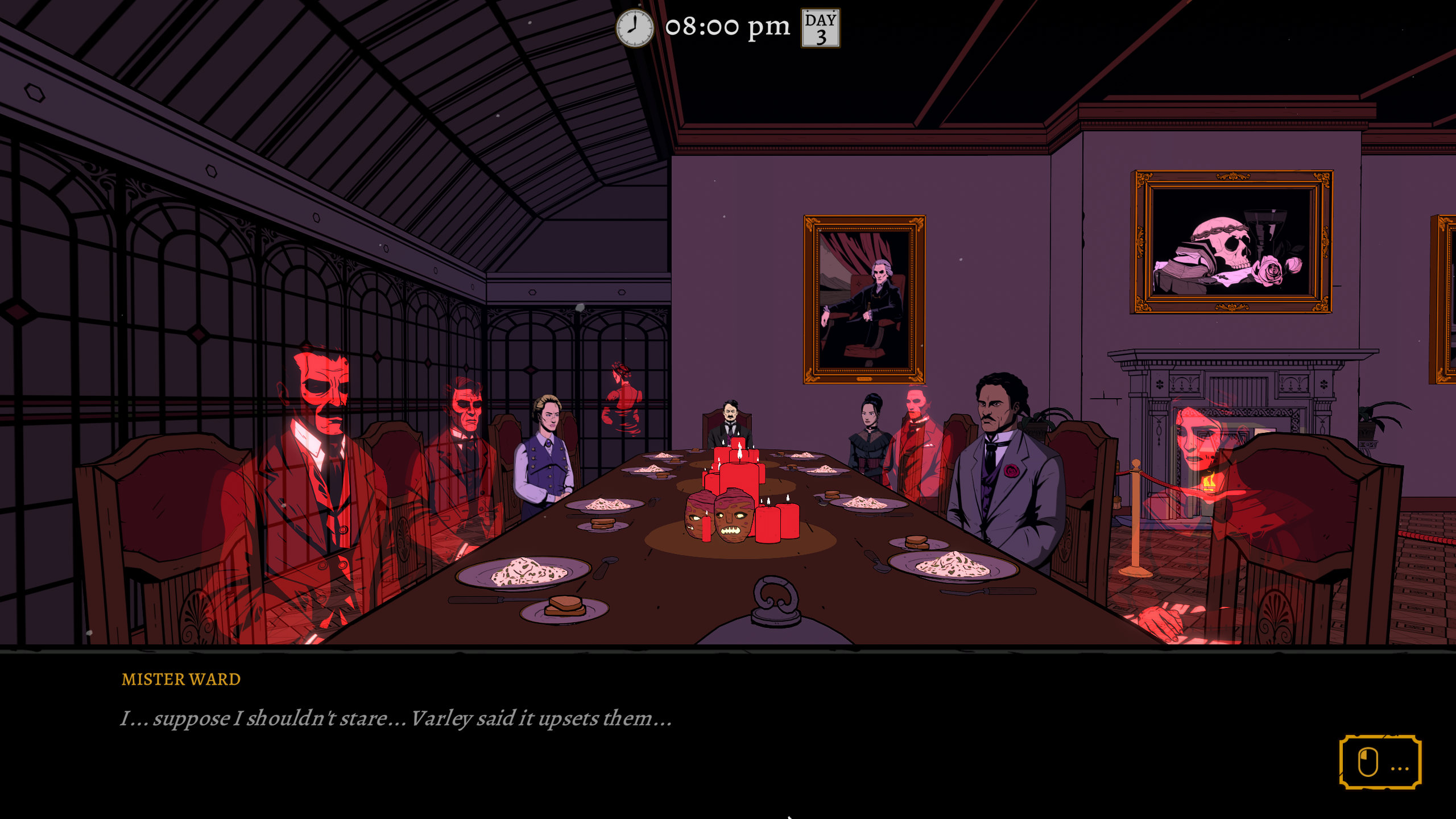The height and width of the screenshot is (819, 1456).
Task: Advance dialogue with the mouse continue button
Action: pyautogui.click(x=1380, y=762)
